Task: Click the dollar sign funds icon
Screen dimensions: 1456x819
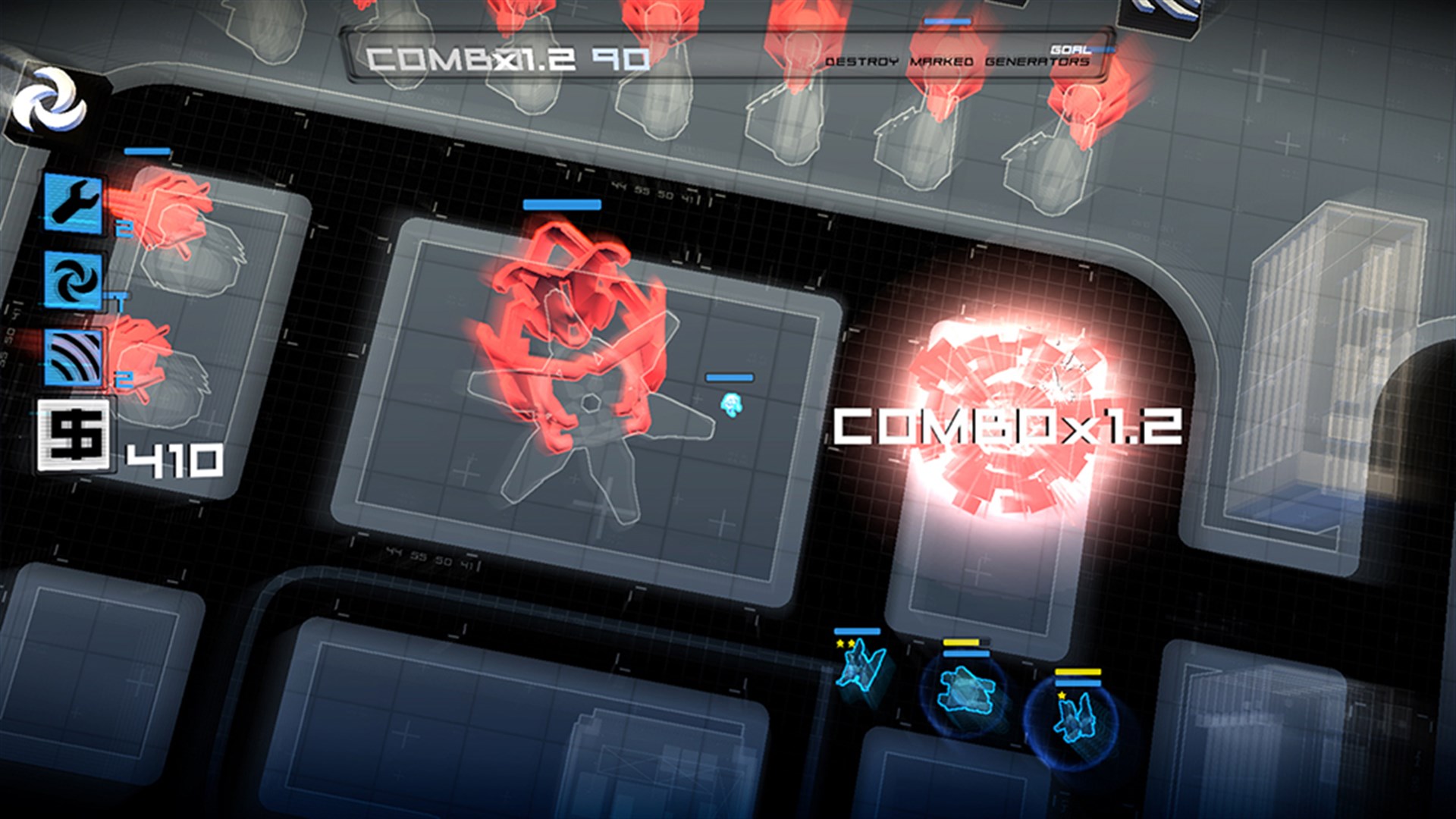Action: 76,432
